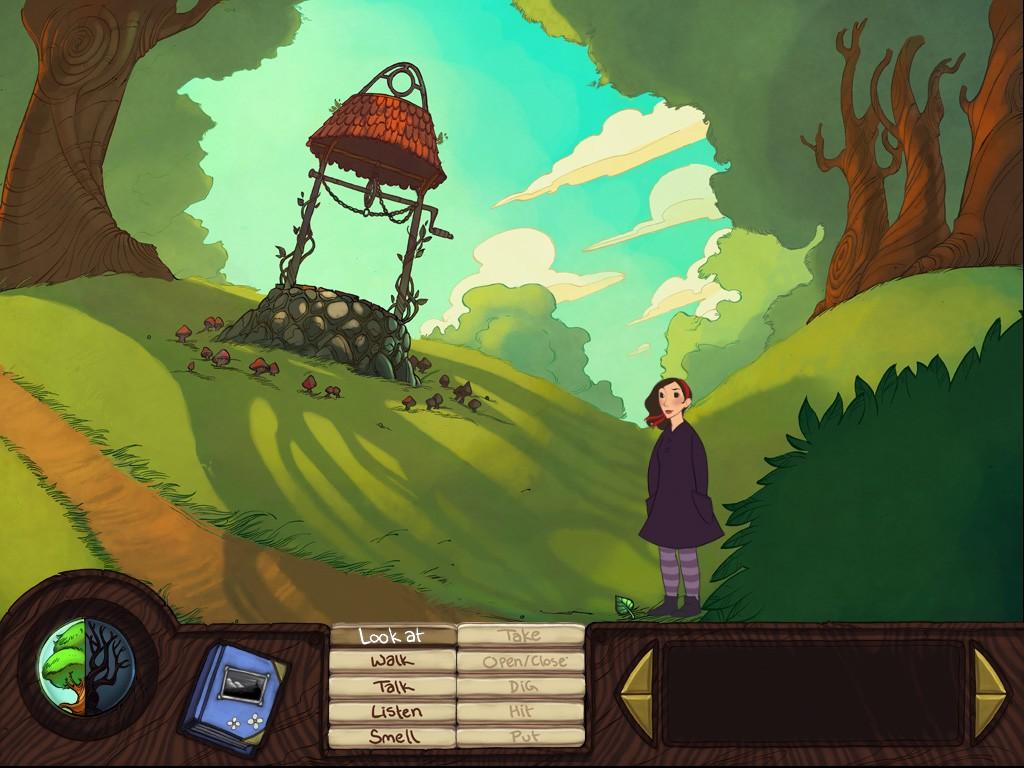Choose the Walk verb

pyautogui.click(x=392, y=661)
